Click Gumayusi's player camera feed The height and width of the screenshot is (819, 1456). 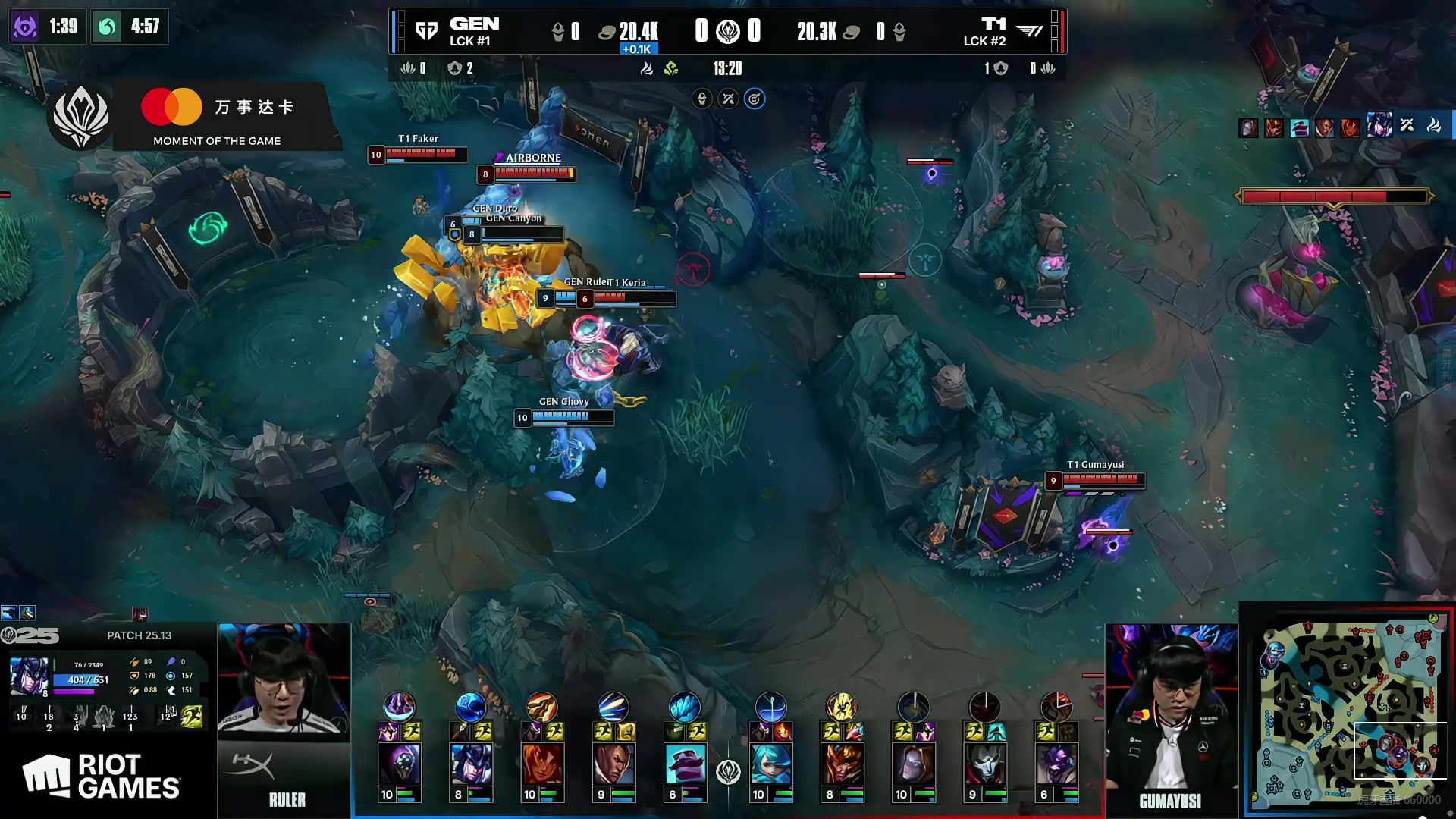tap(1171, 705)
